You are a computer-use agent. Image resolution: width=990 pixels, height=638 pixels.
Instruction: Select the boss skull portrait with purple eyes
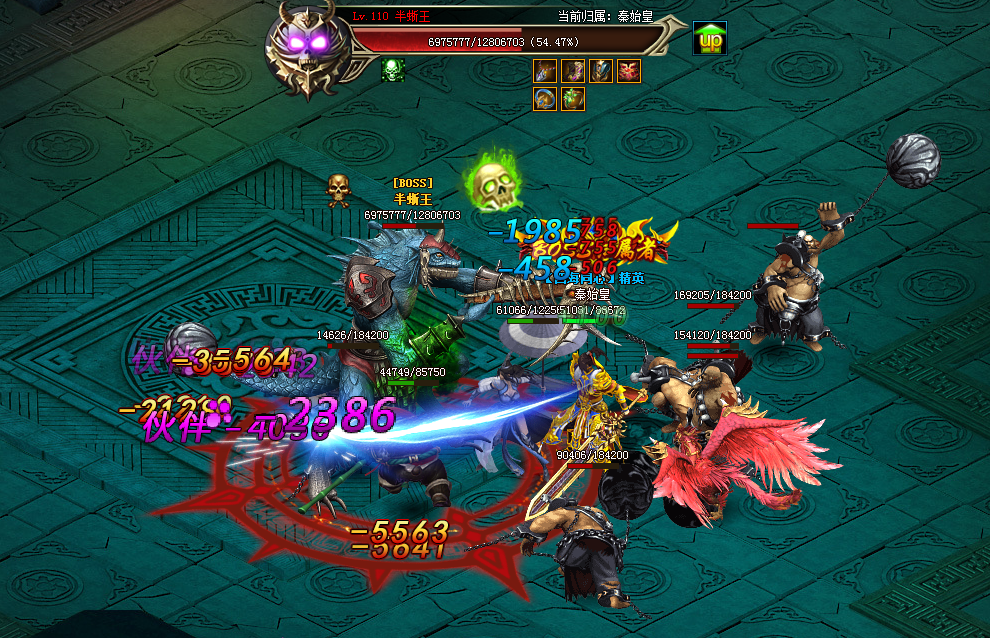coord(310,52)
